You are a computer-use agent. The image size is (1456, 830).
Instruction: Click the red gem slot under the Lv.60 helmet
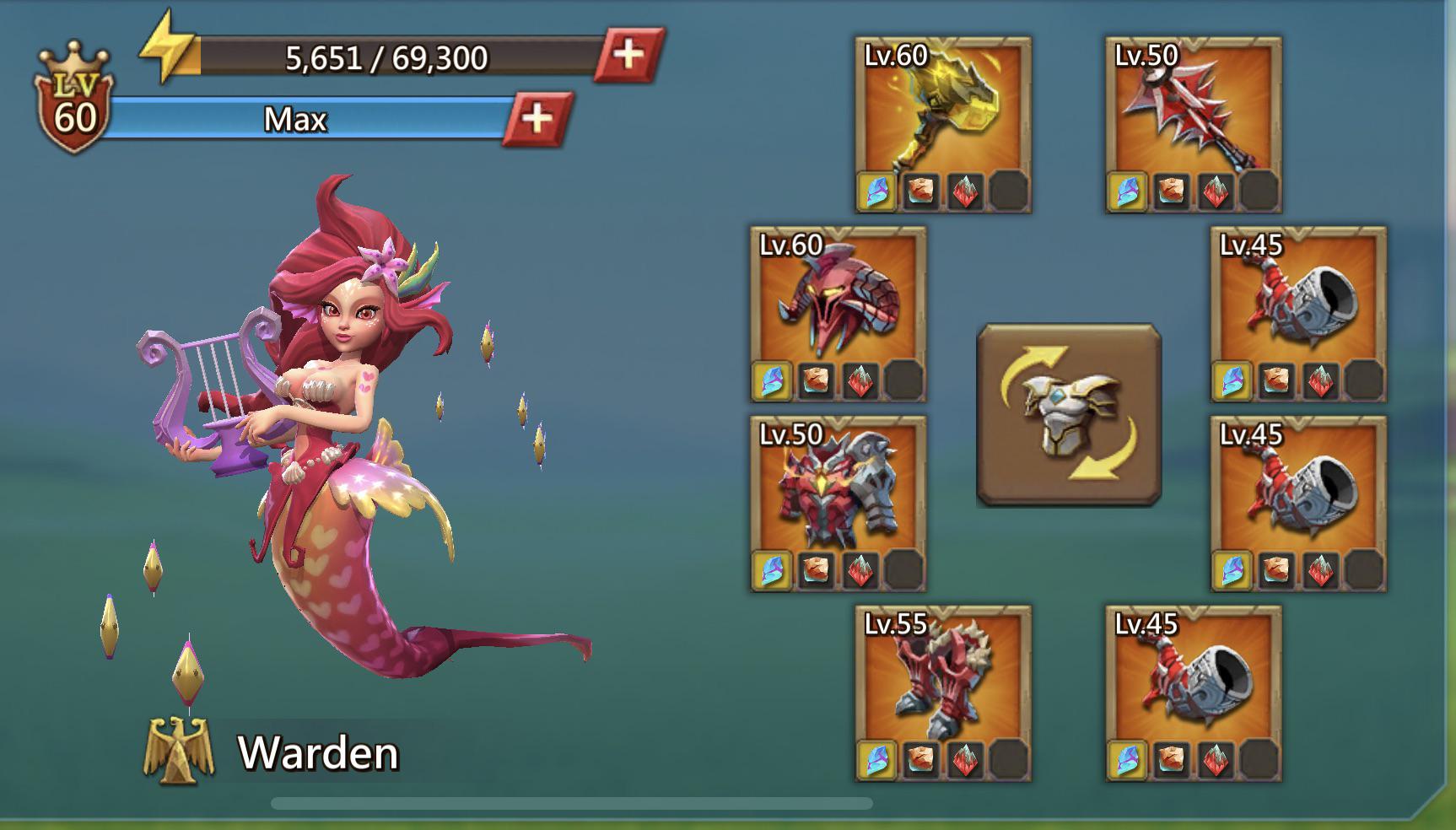pyautogui.click(x=858, y=382)
